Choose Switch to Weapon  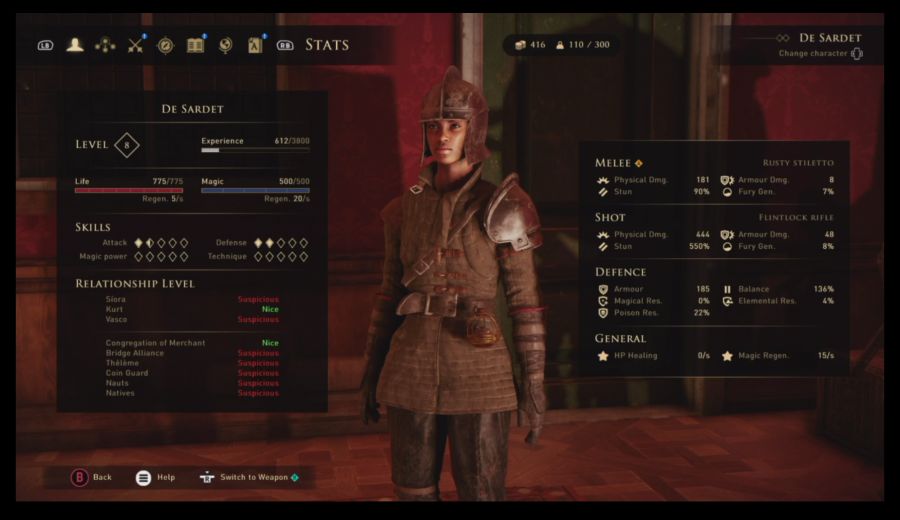click(250, 477)
